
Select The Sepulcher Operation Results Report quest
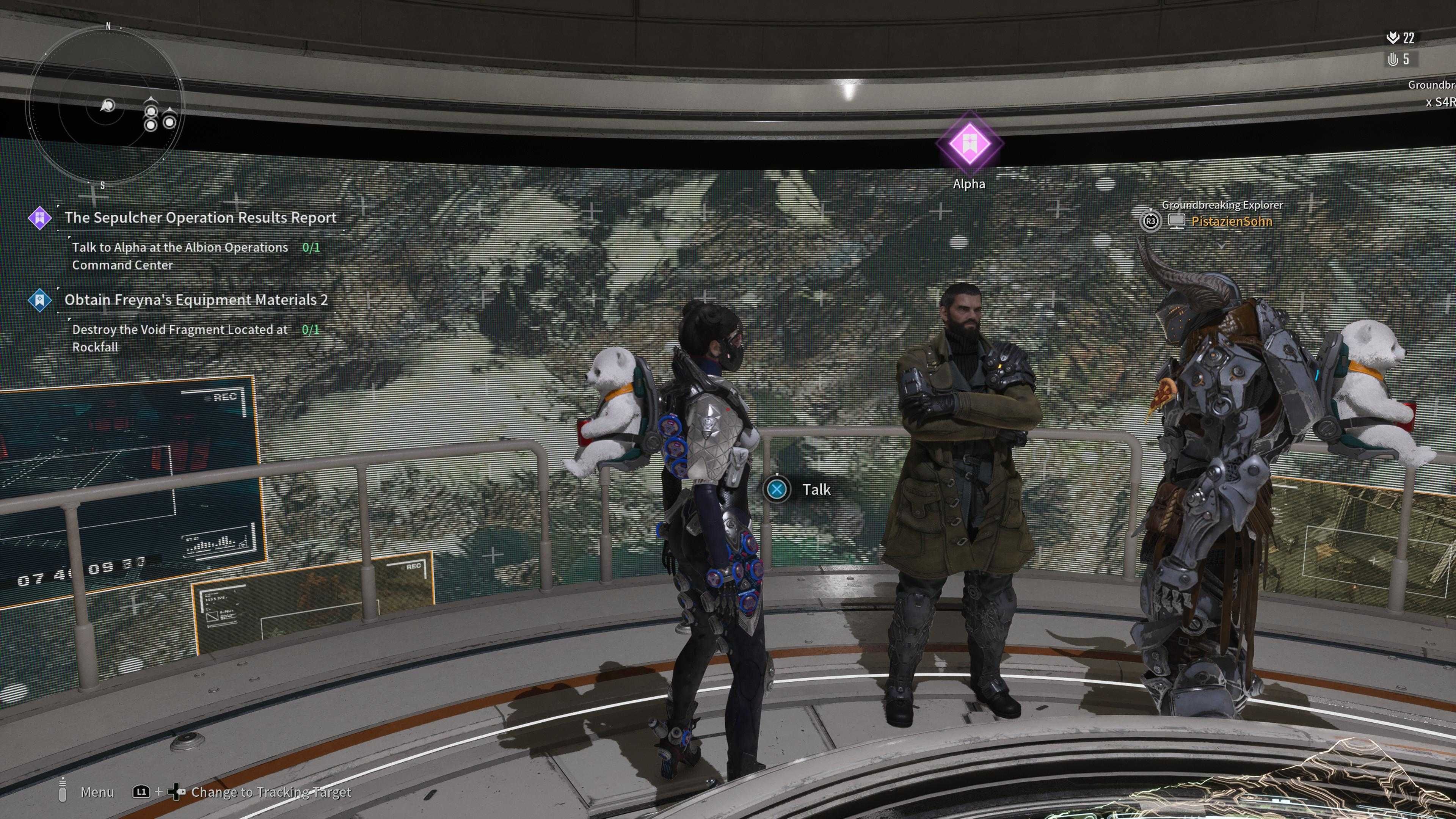click(x=200, y=218)
